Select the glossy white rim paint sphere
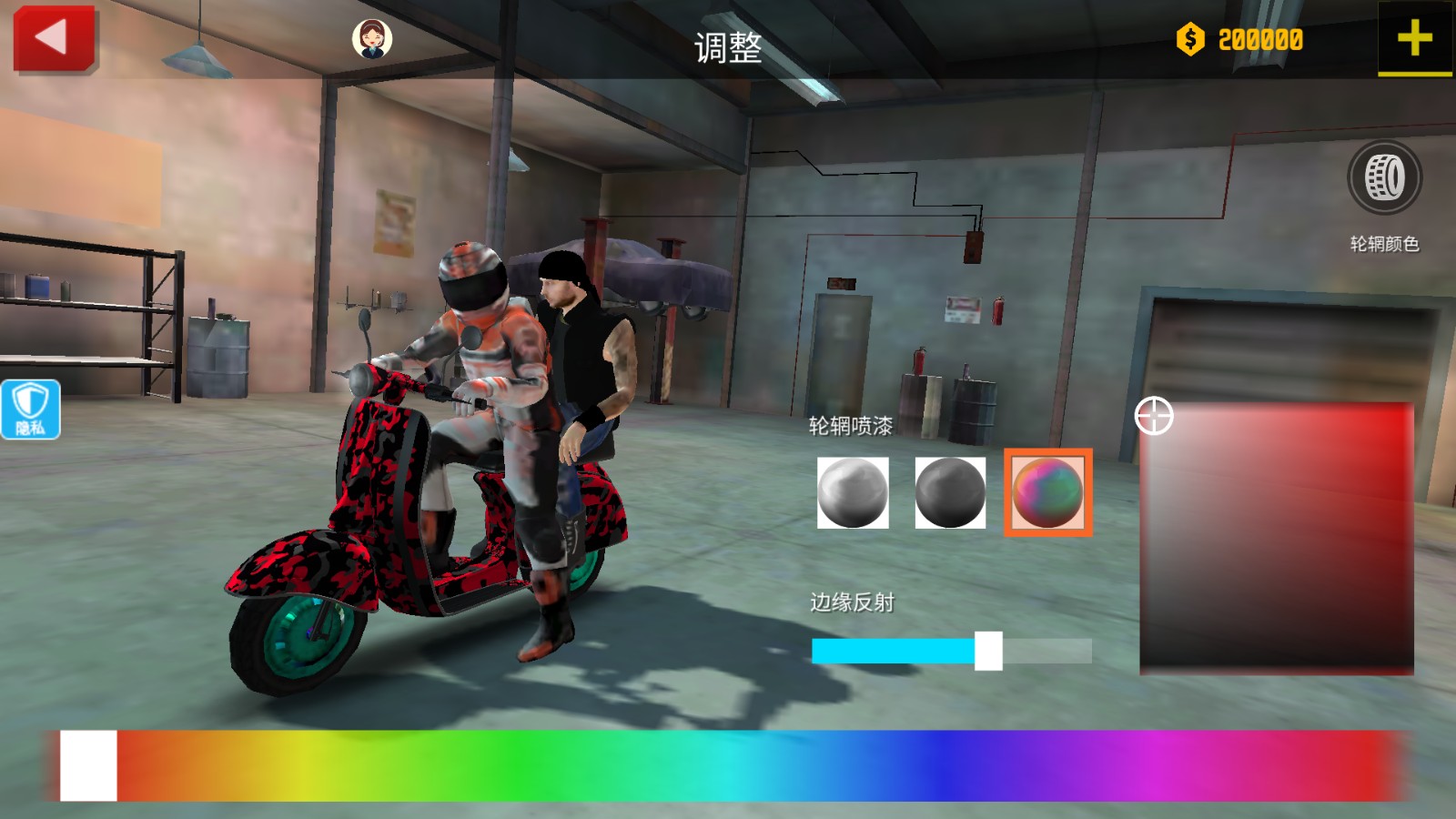The height and width of the screenshot is (819, 1456). 854,493
